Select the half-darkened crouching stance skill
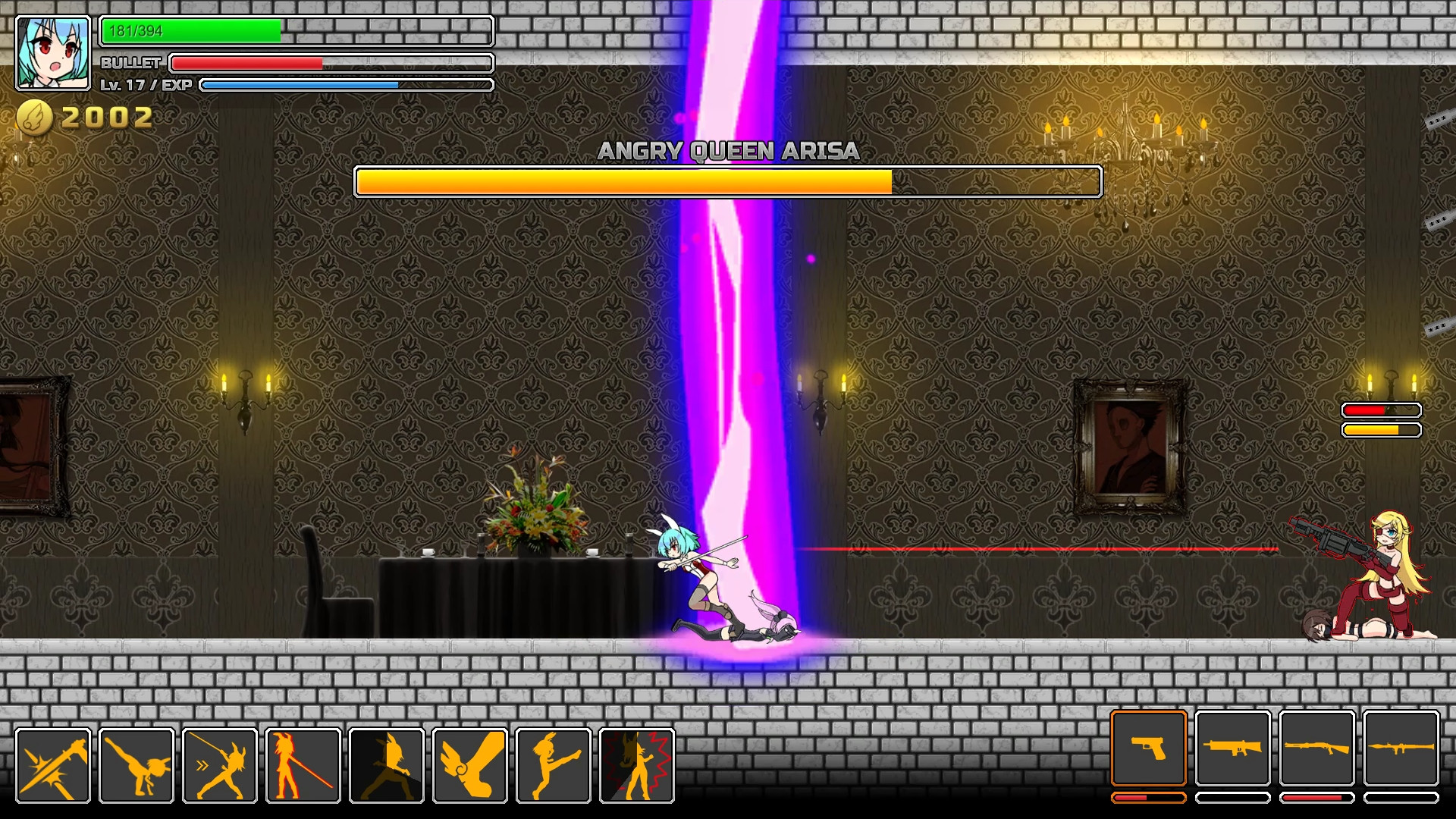 (387, 764)
